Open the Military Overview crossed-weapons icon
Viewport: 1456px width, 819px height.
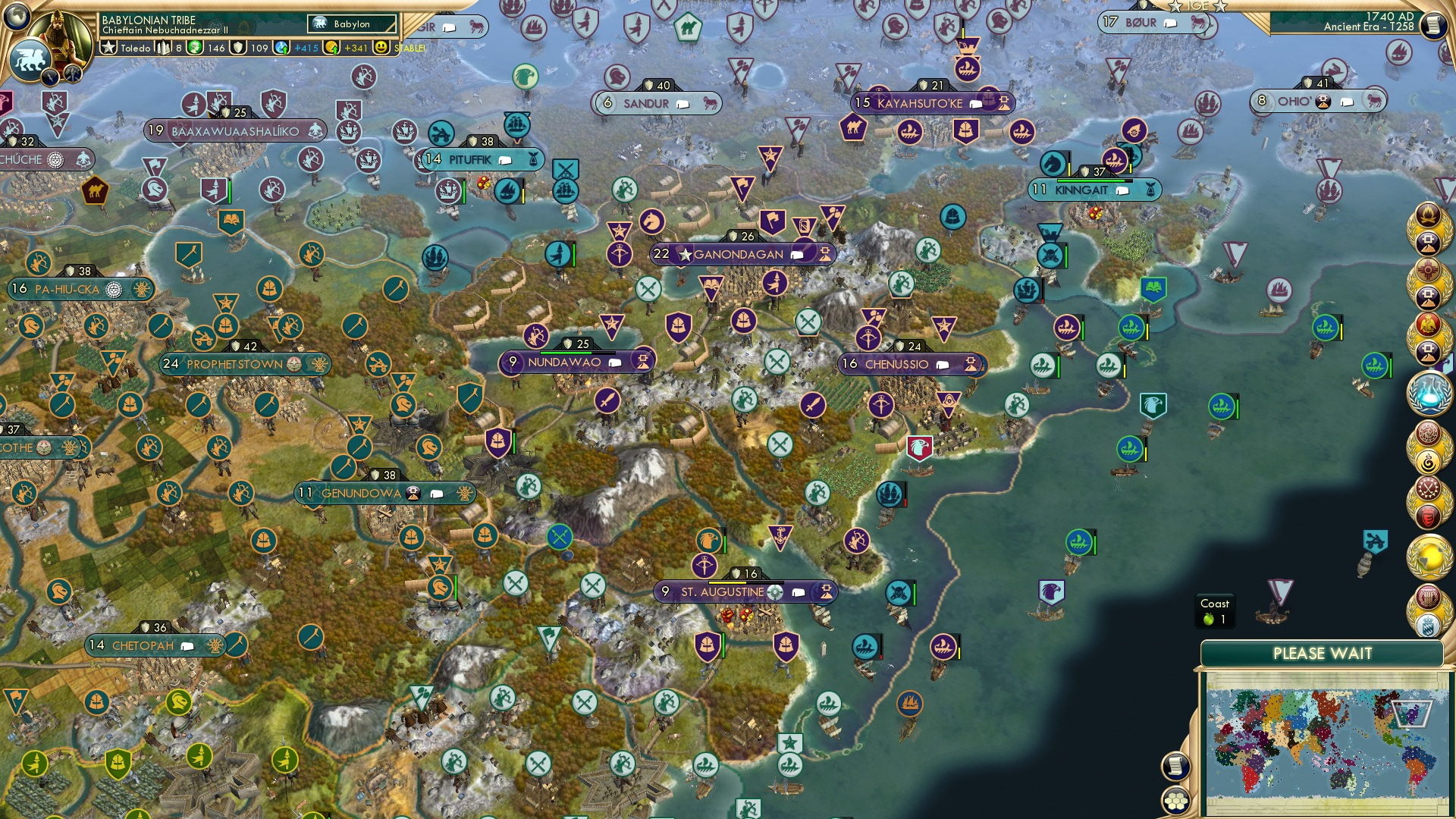tap(1429, 488)
